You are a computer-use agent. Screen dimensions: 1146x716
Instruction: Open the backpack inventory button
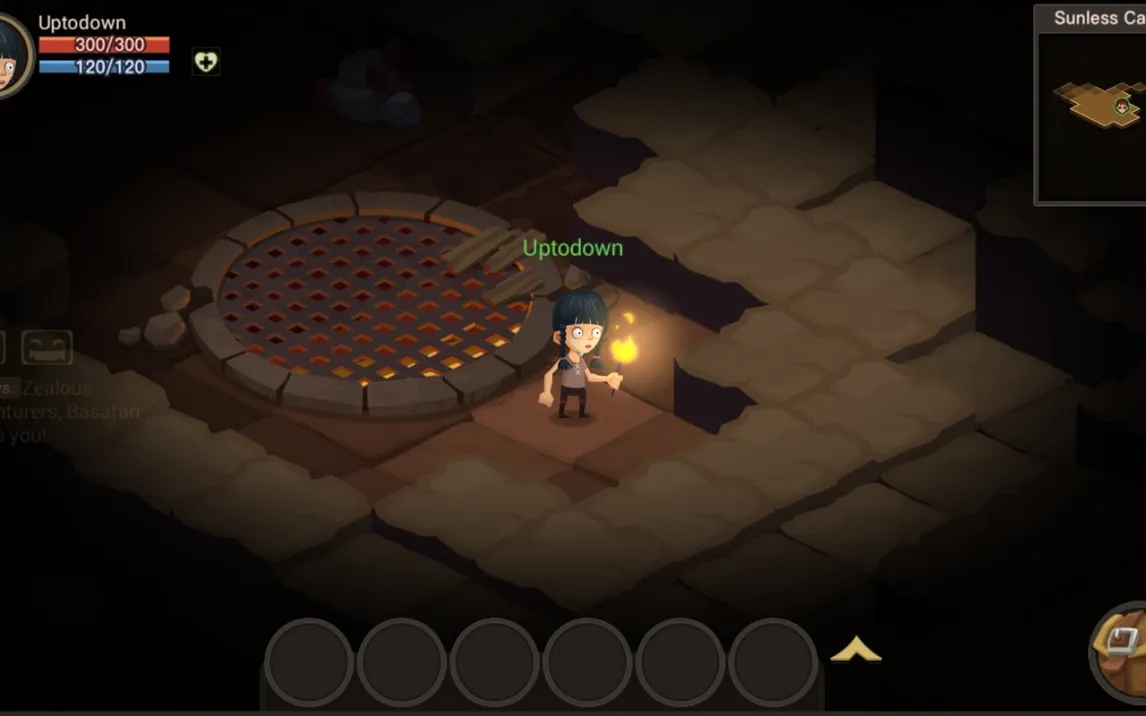[1122, 649]
